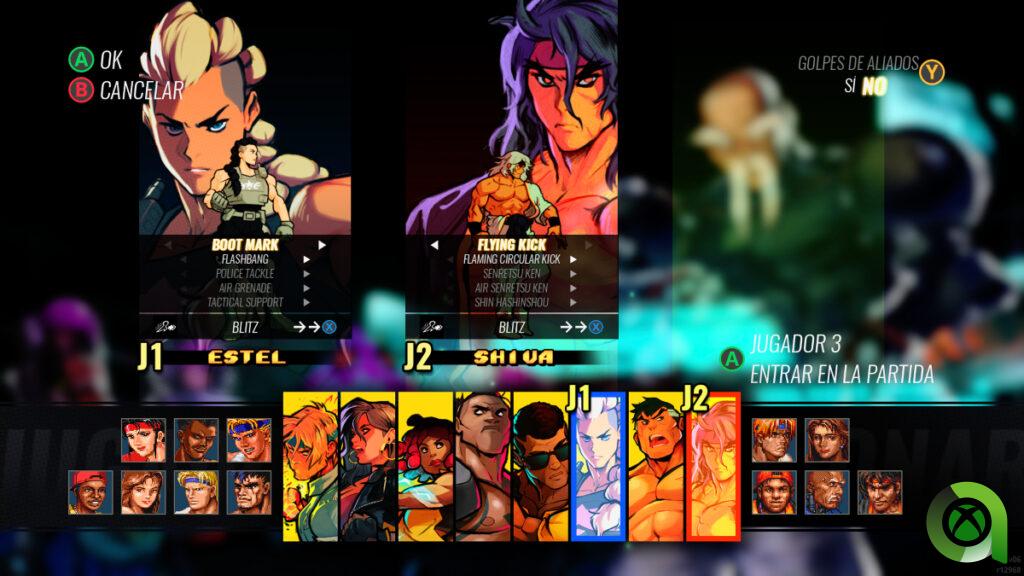The image size is (1024, 576).
Task: Choose Adam with sunglasses in the main roster
Action: pos(541,465)
